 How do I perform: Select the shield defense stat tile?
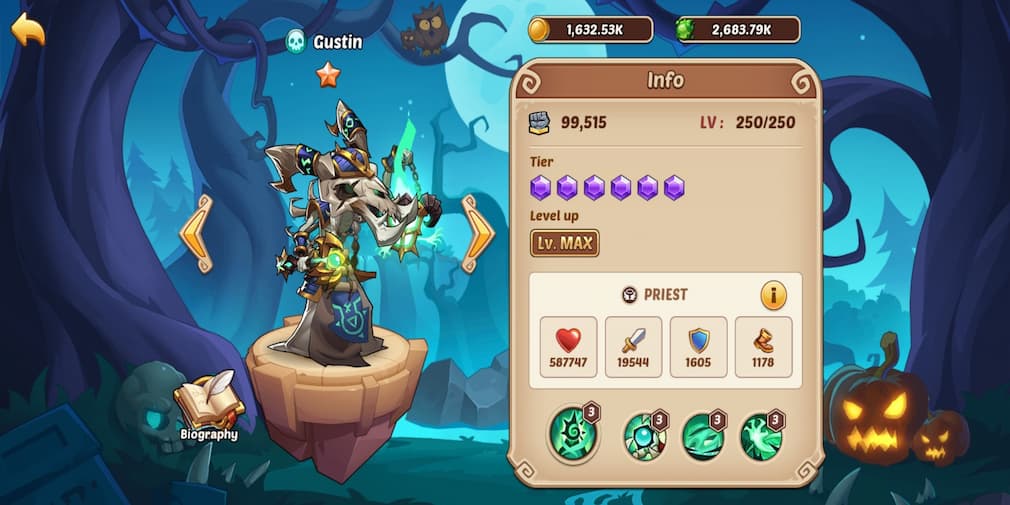tap(698, 346)
